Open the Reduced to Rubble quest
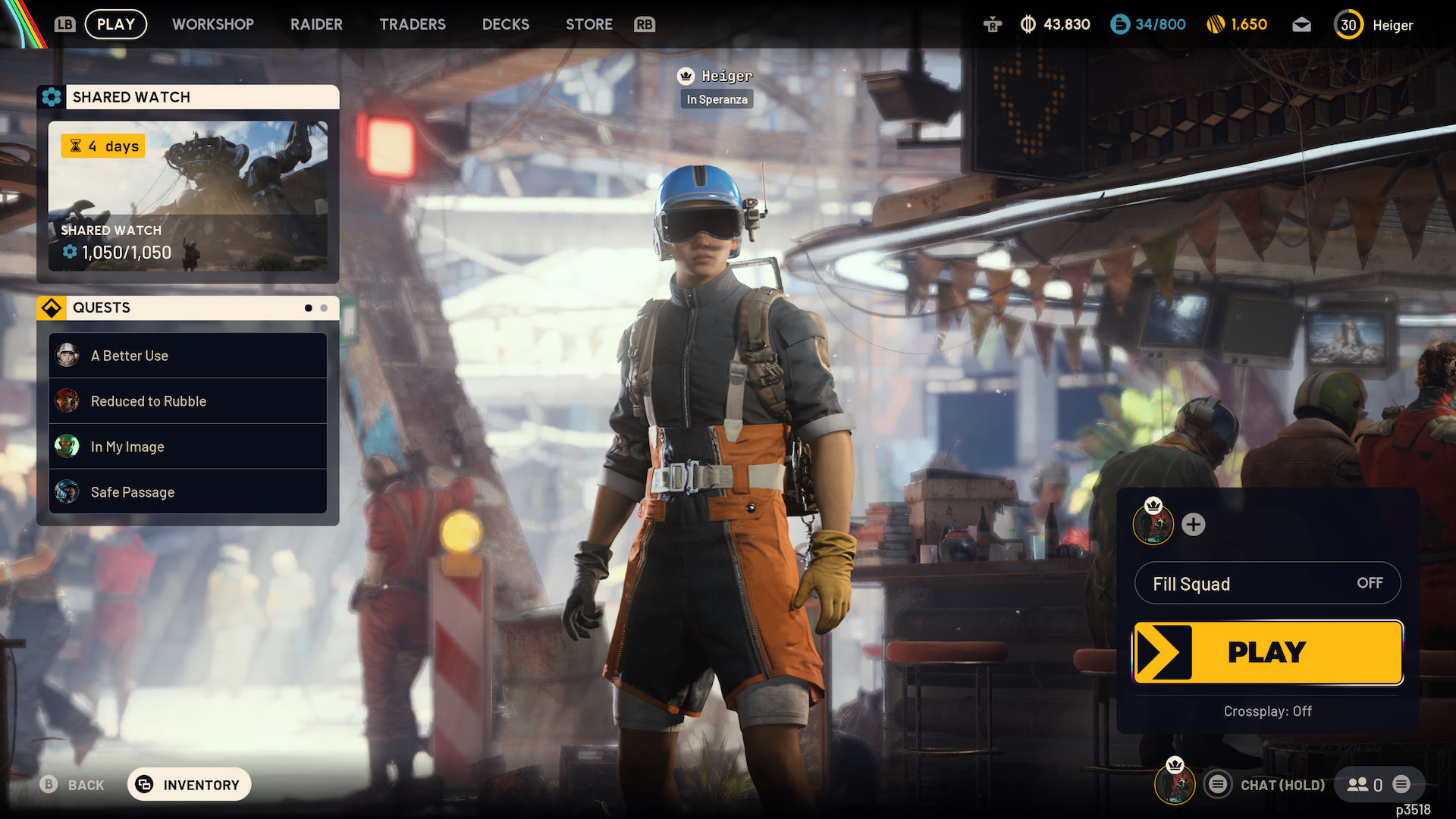The image size is (1456, 819). (x=188, y=401)
